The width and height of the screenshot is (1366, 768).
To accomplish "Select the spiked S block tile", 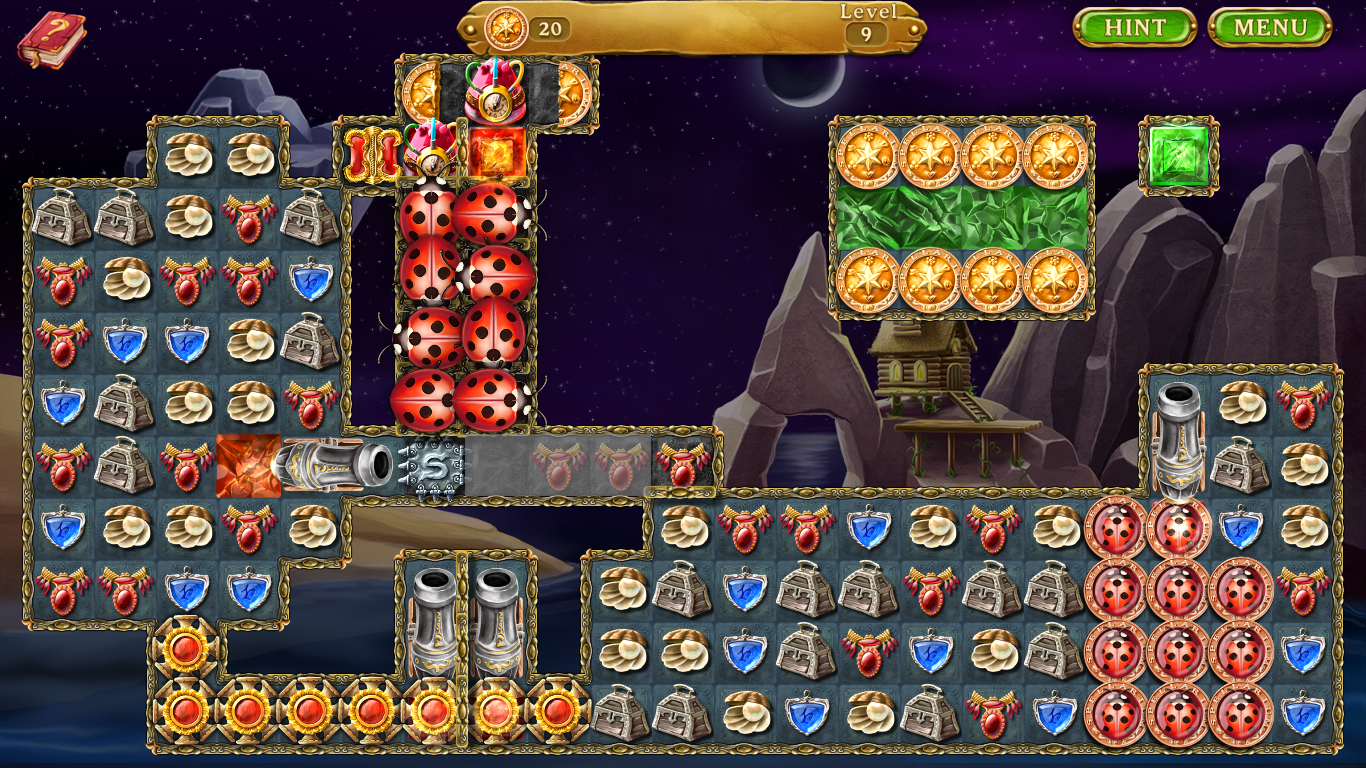I will pos(433,466).
